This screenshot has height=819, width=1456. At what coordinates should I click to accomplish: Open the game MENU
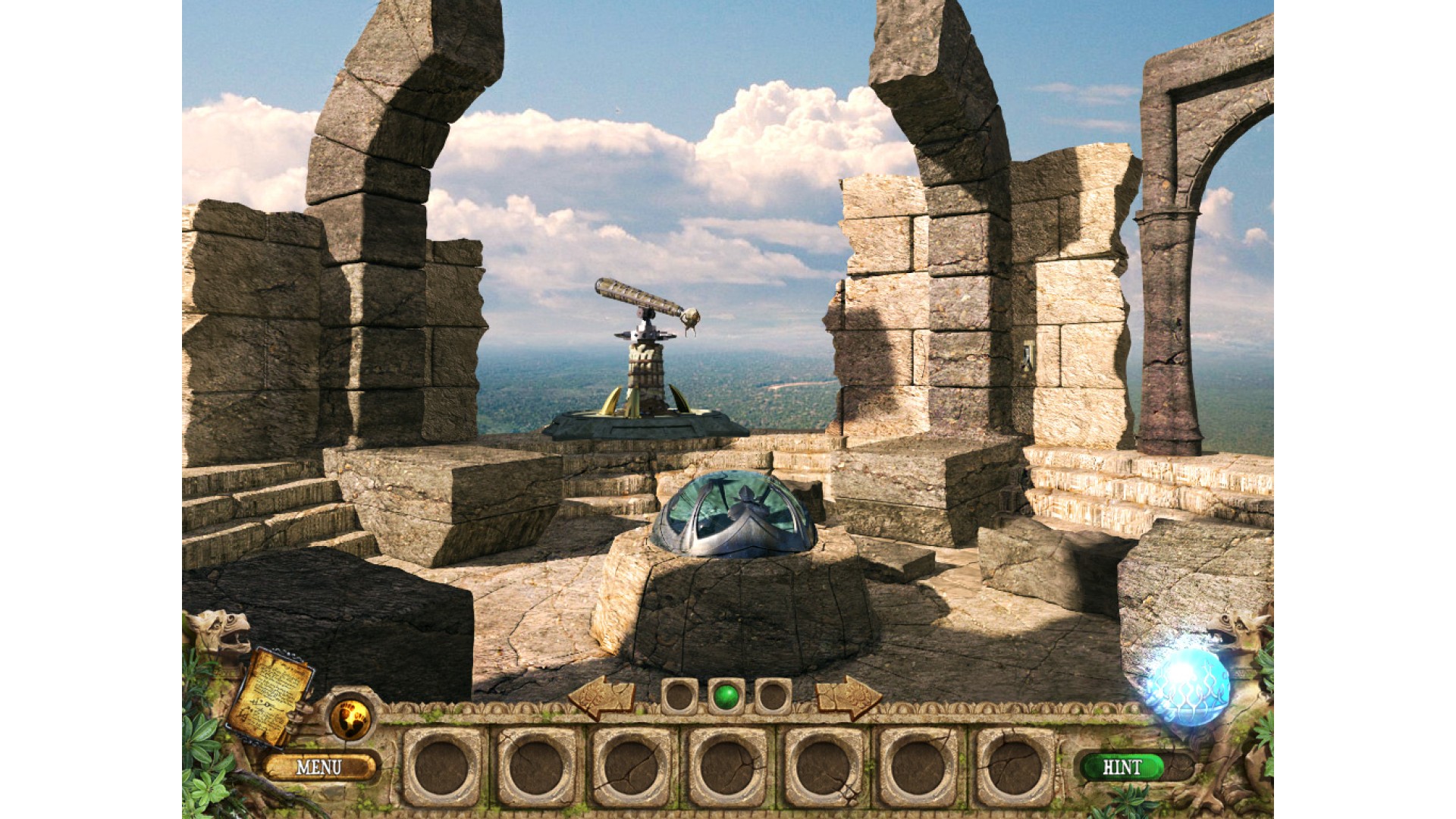coord(319,767)
